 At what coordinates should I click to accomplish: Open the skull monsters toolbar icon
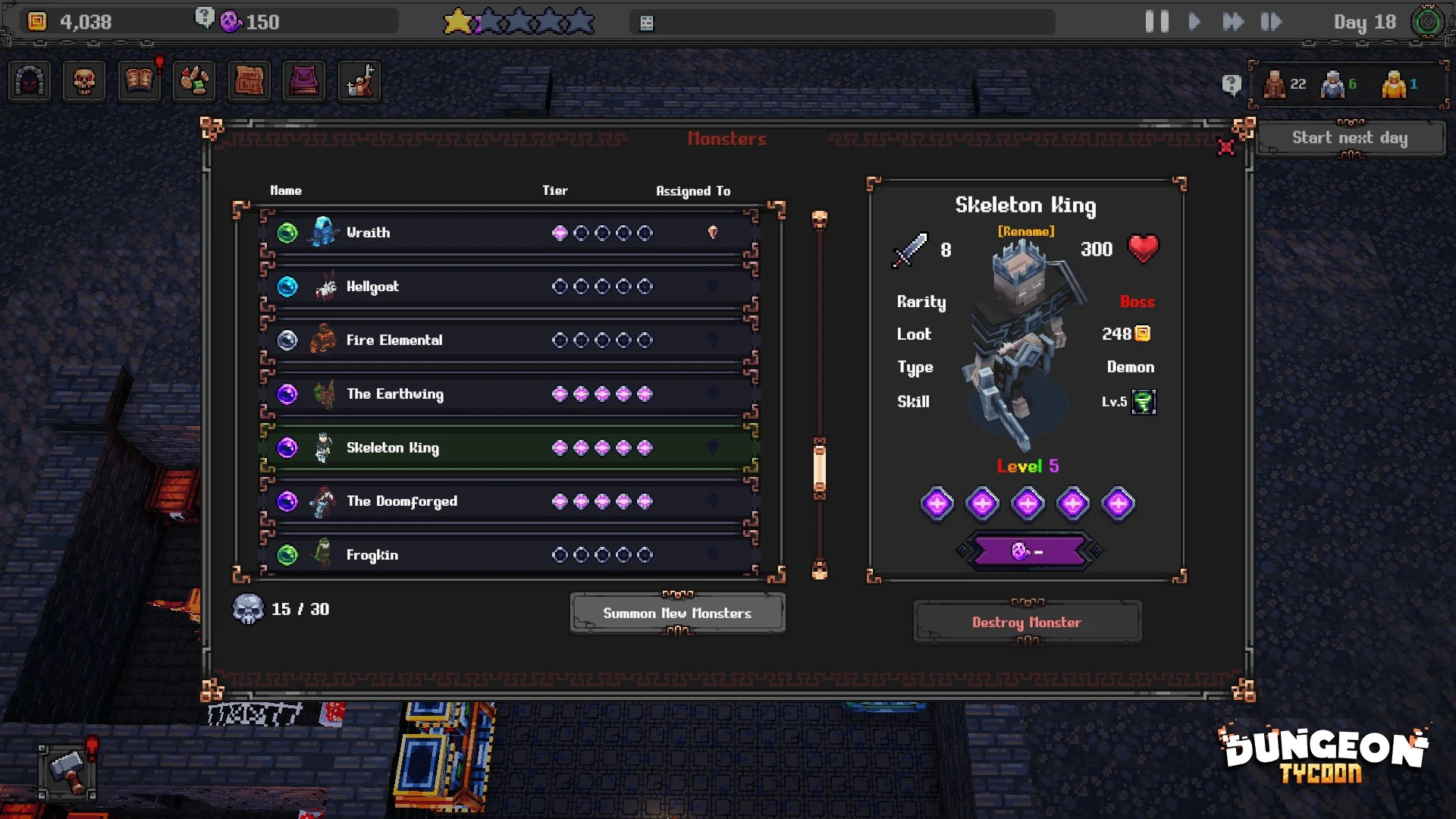click(84, 81)
